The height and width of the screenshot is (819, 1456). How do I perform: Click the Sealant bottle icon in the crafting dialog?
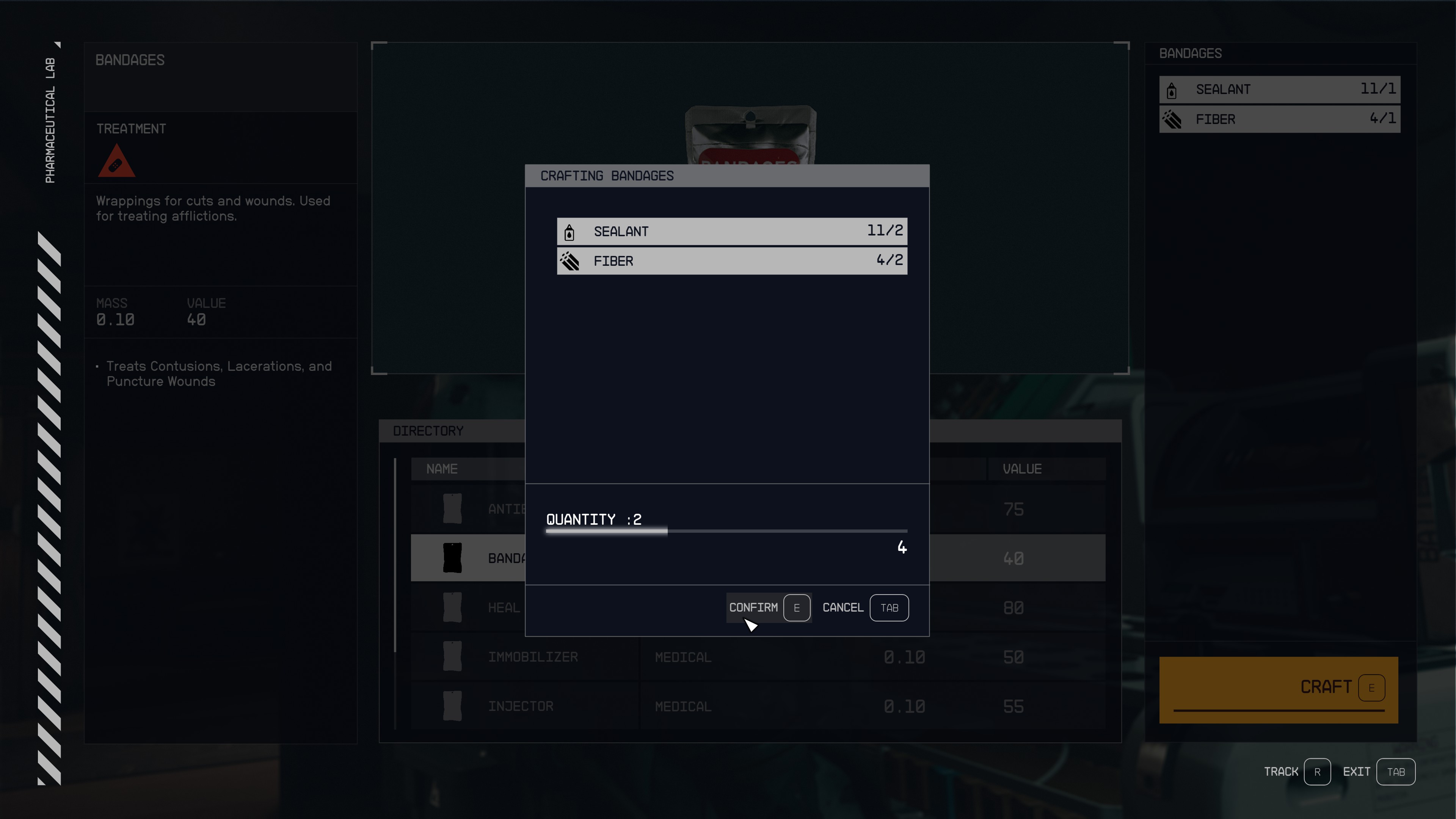(569, 232)
